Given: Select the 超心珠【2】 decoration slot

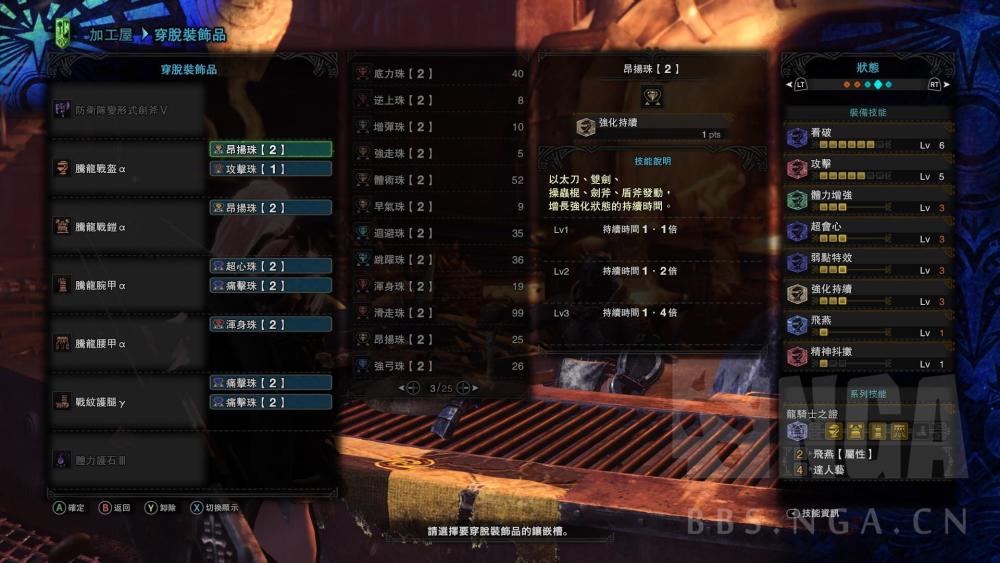Looking at the screenshot, I should coord(271,266).
